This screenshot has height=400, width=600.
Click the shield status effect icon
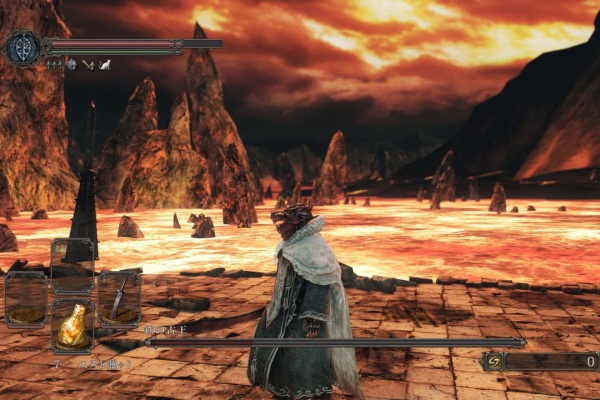[x=71, y=65]
